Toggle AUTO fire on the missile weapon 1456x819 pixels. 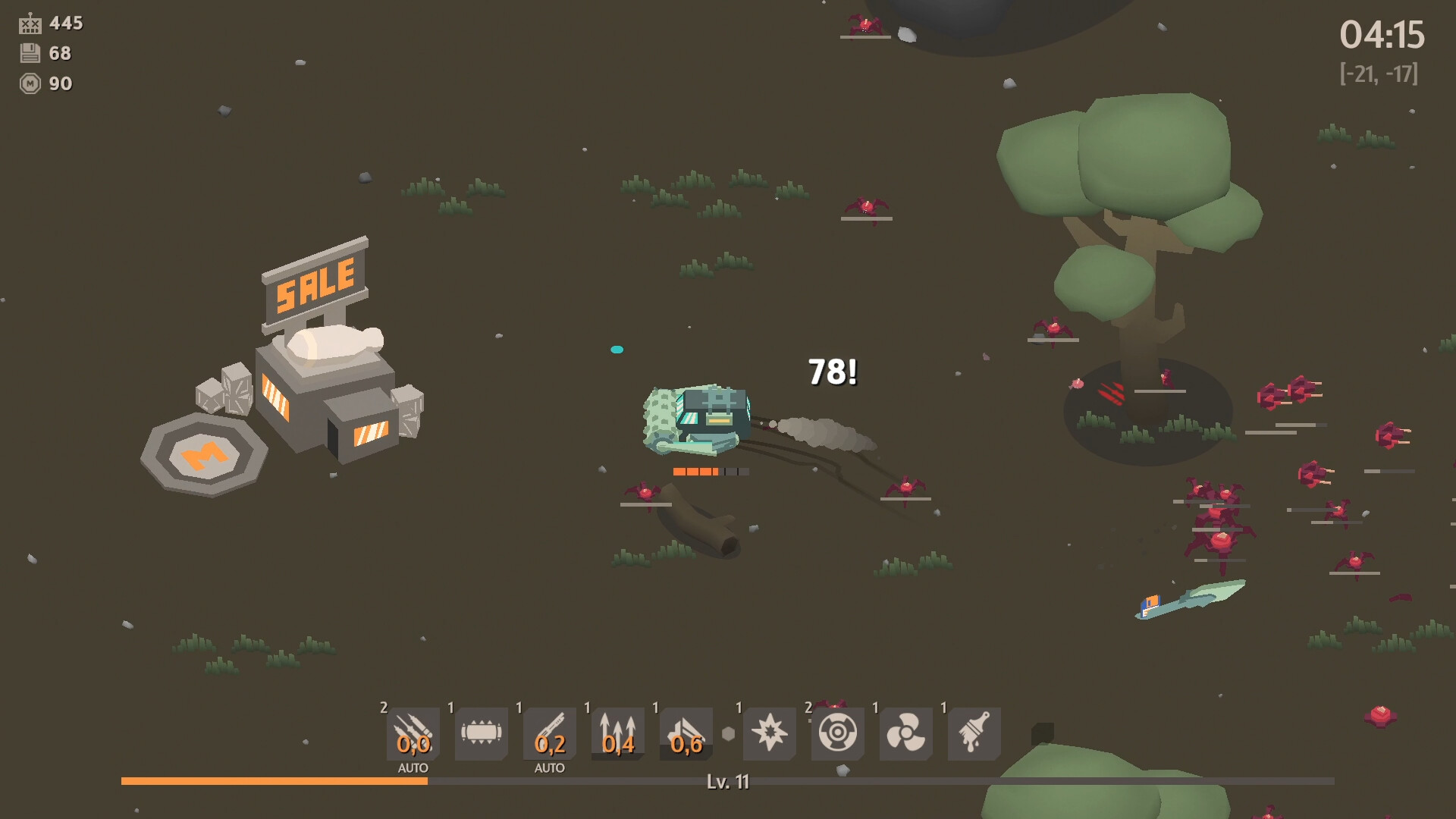pos(413,767)
